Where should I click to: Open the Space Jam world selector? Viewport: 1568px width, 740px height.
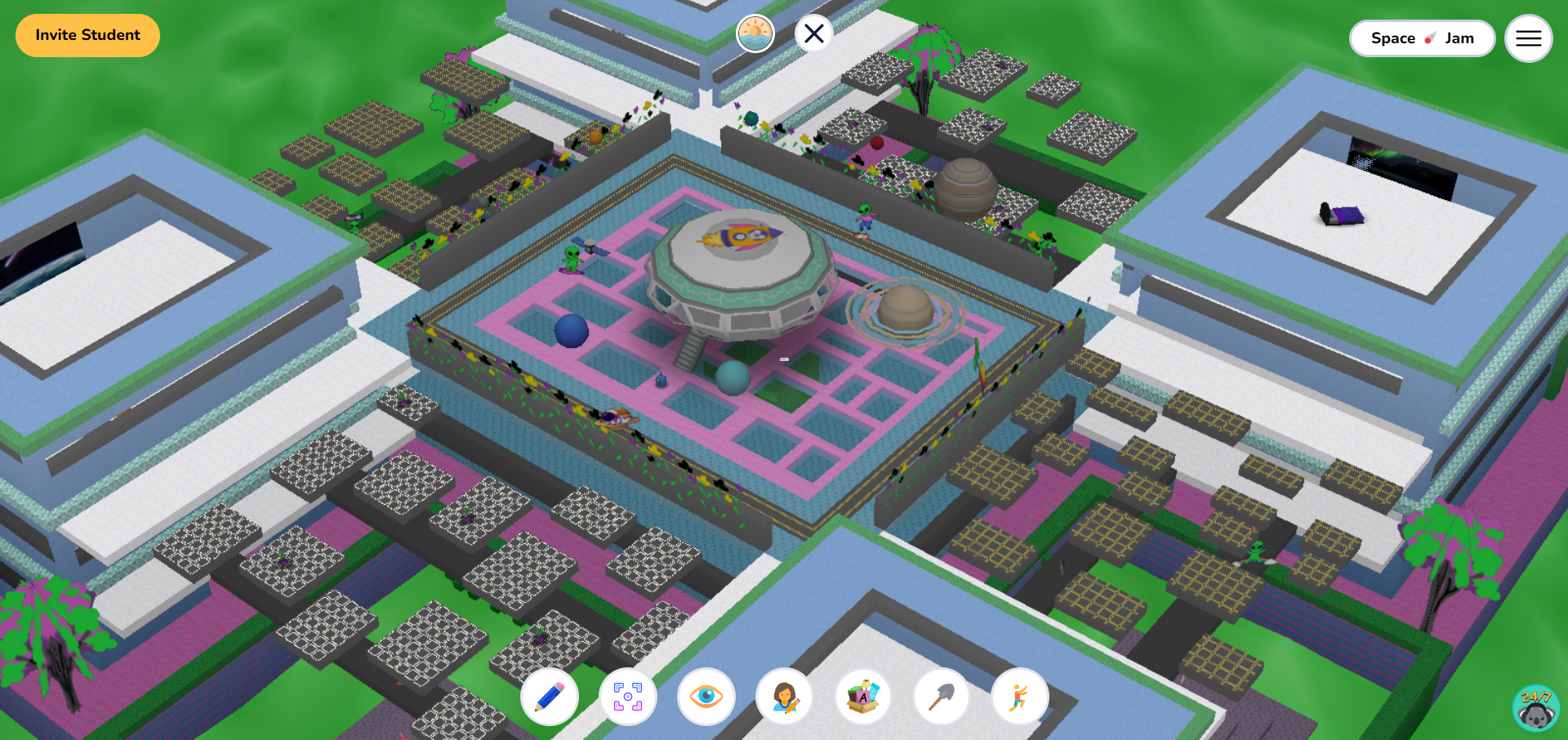(1423, 38)
